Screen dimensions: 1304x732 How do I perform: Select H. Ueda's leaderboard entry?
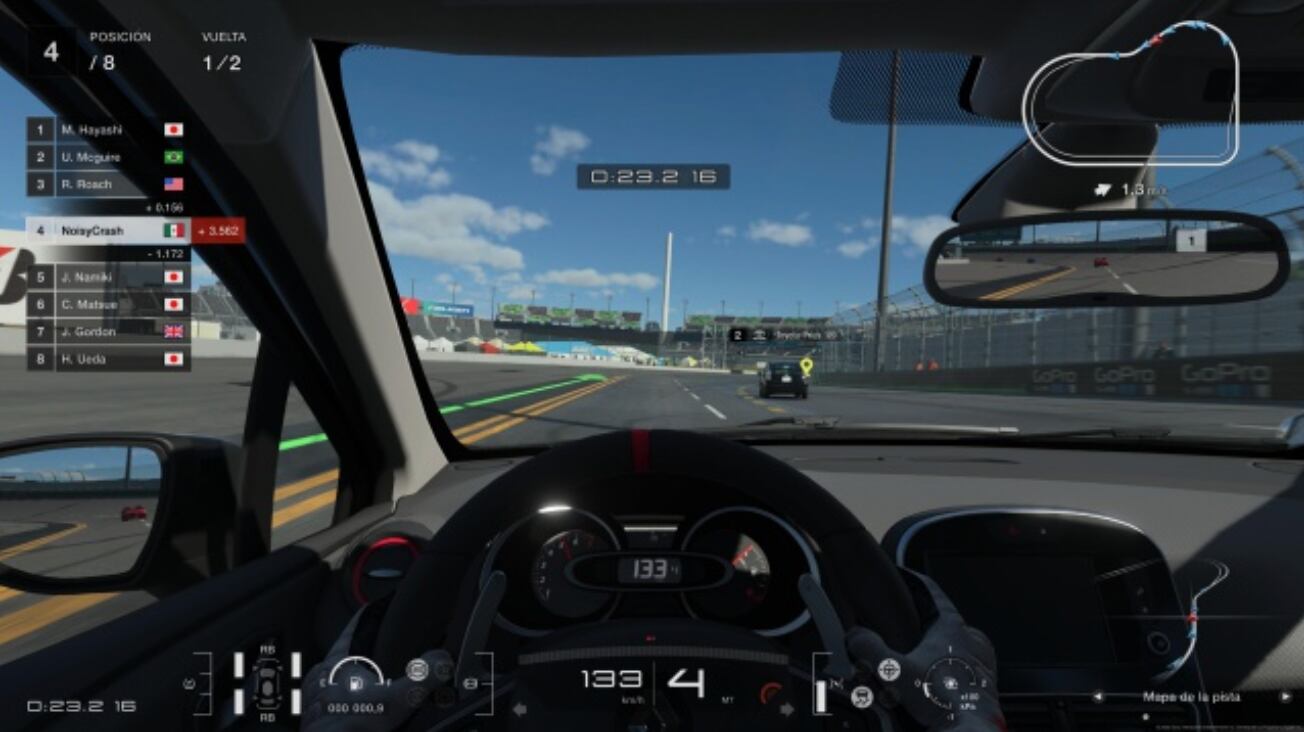[108, 358]
